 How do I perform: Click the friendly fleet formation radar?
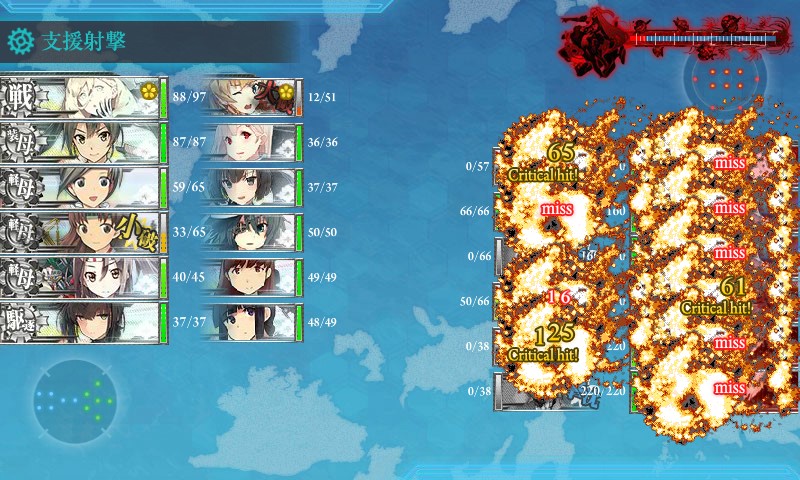click(x=74, y=400)
